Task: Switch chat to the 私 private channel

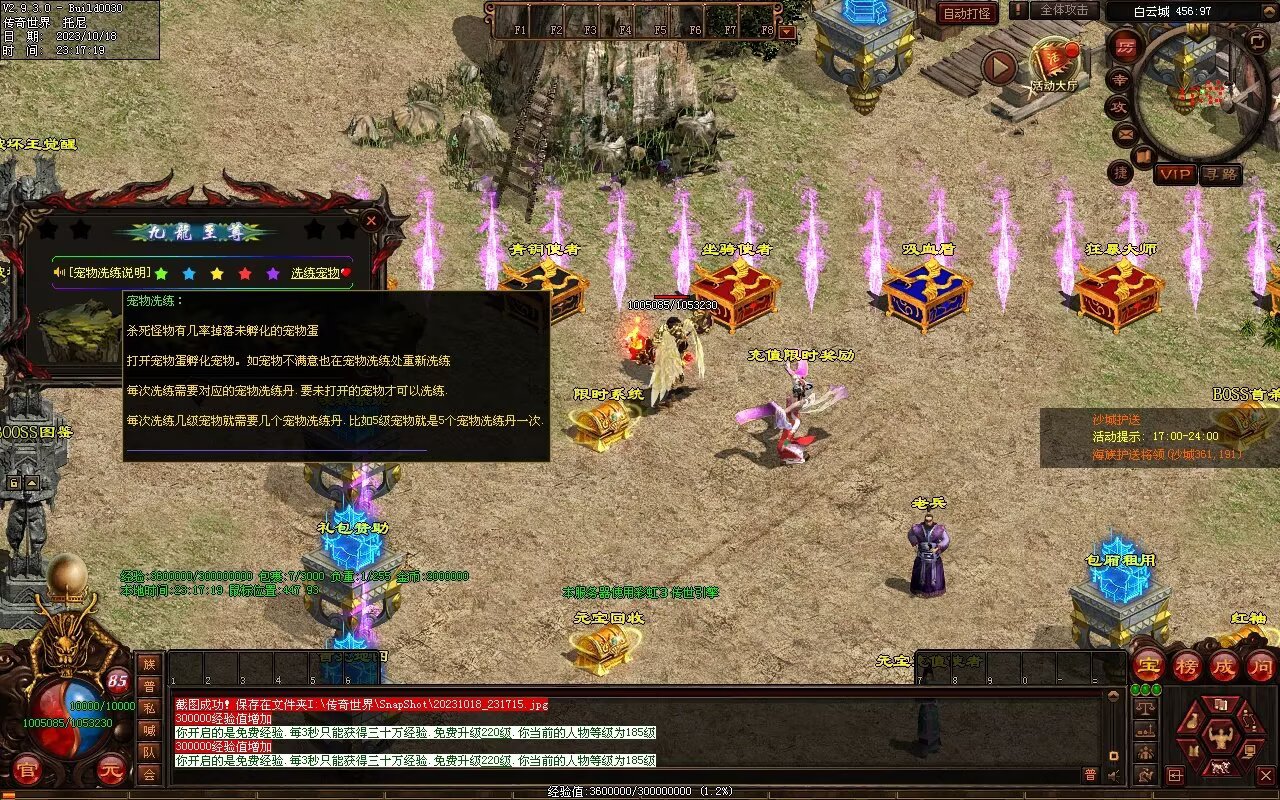Action: 149,707
